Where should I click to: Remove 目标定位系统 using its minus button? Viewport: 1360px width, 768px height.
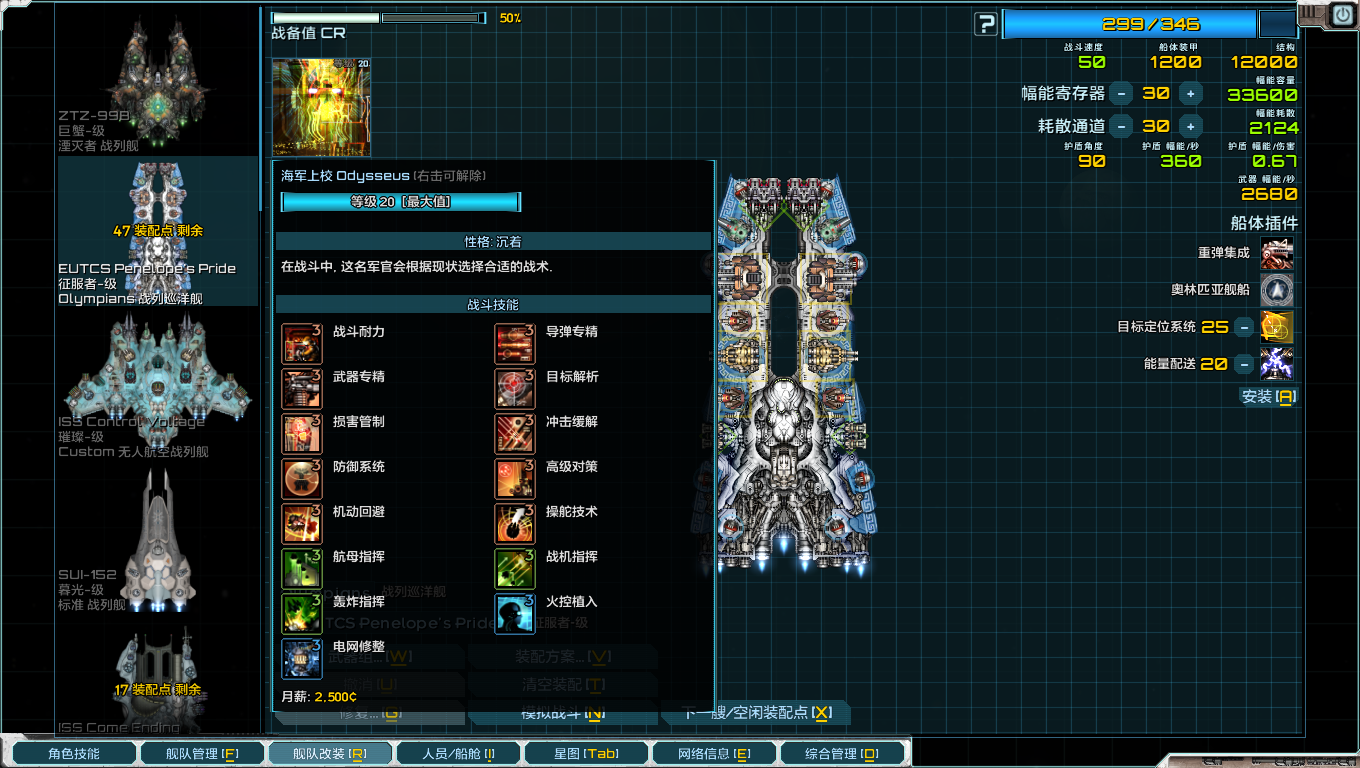tap(1244, 327)
